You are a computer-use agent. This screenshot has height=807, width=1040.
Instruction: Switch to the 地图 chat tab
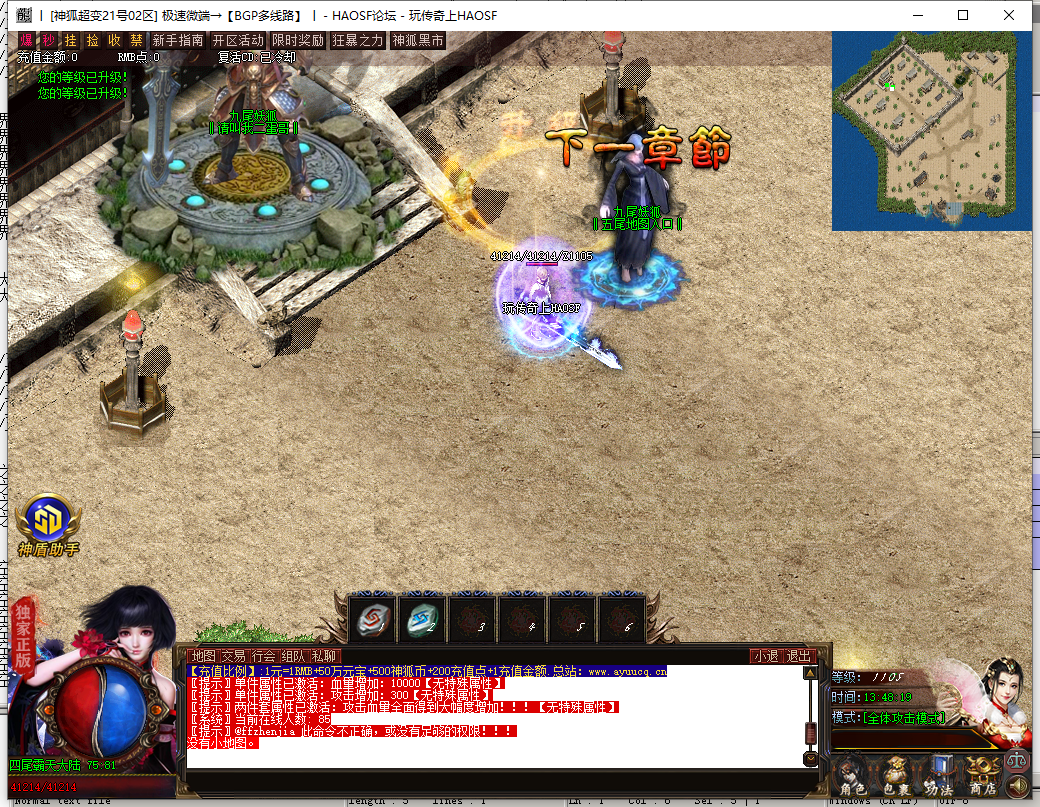[x=203, y=656]
